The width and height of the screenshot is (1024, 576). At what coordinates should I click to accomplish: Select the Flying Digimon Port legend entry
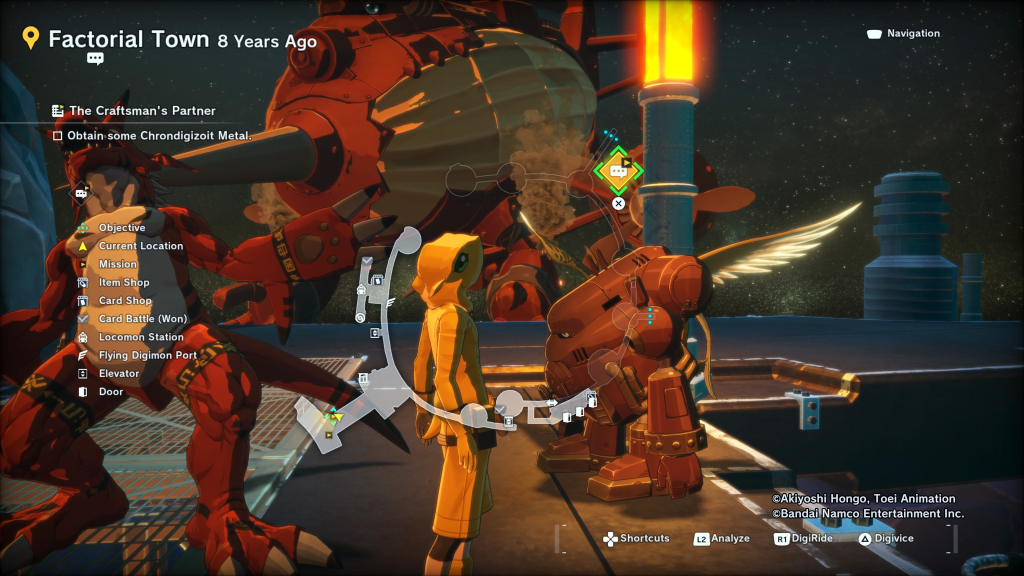tap(147, 355)
